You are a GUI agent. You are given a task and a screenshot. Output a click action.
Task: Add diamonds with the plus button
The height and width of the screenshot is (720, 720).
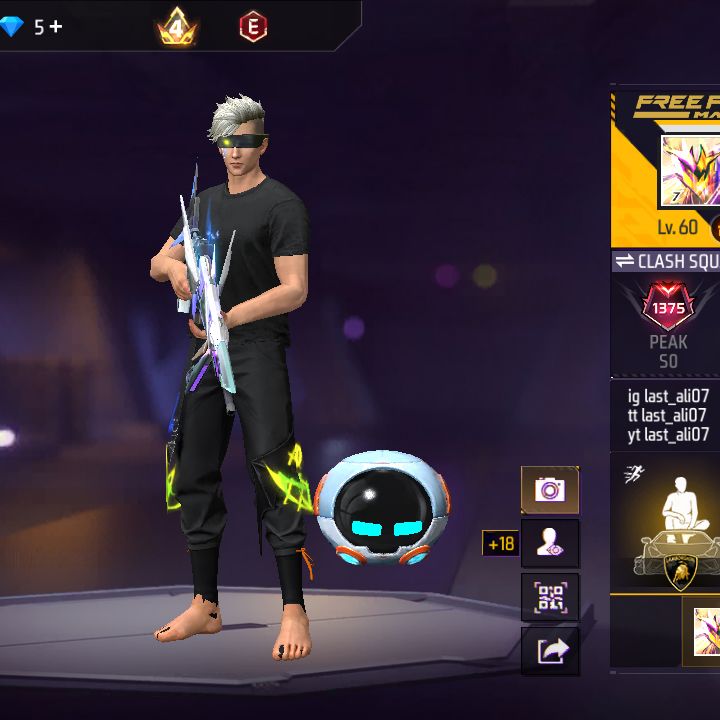coord(56,26)
